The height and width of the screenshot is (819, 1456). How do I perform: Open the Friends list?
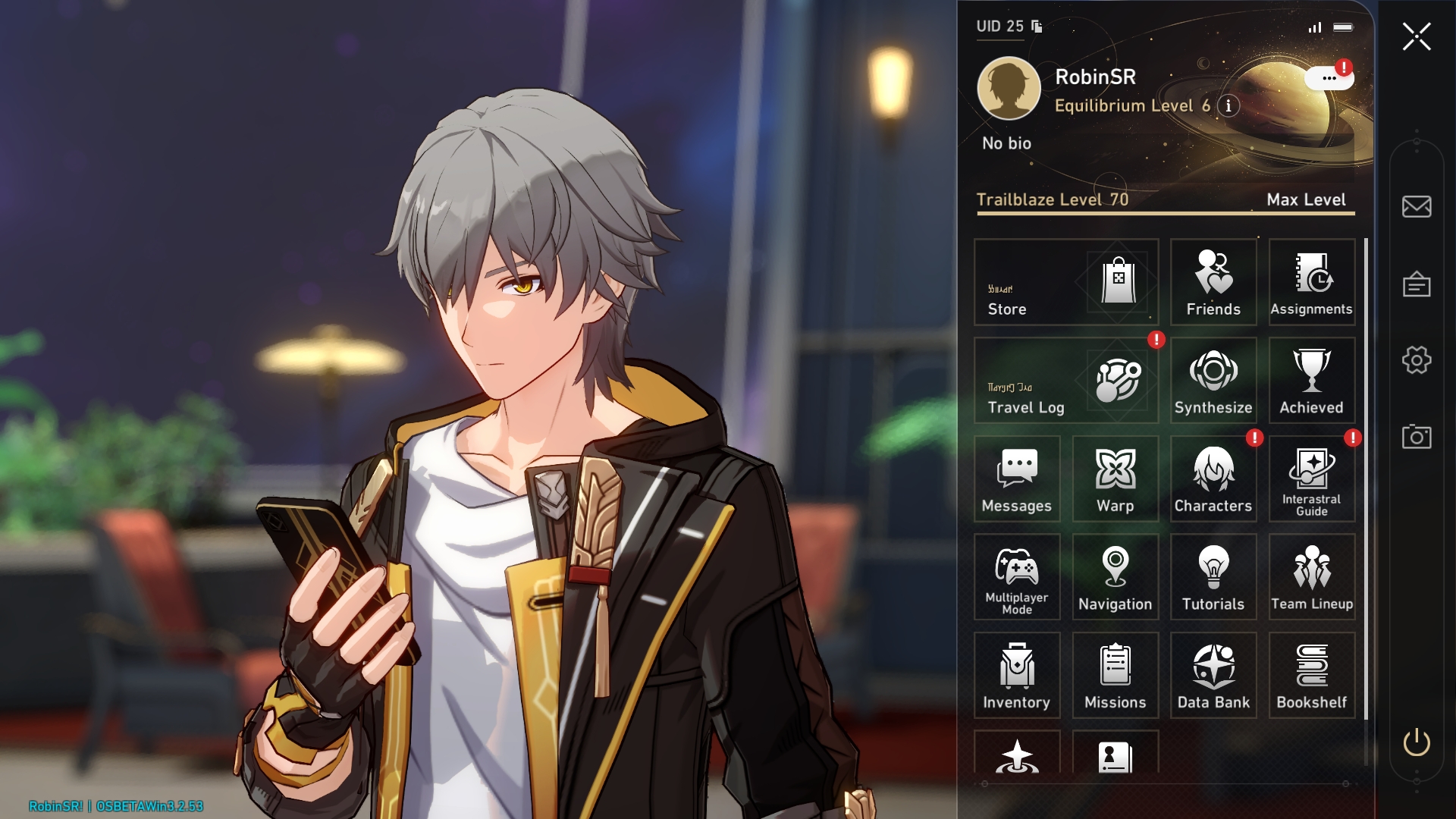click(1213, 282)
